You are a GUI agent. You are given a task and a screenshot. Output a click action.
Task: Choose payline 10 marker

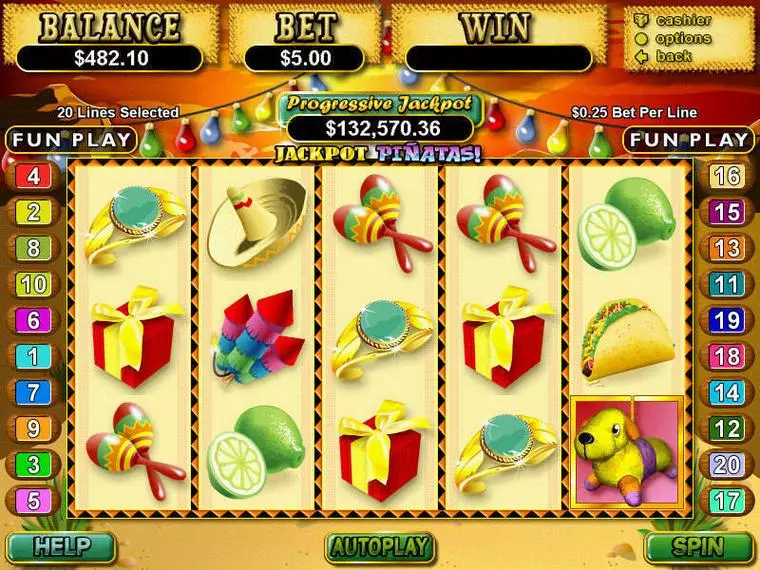pos(33,285)
